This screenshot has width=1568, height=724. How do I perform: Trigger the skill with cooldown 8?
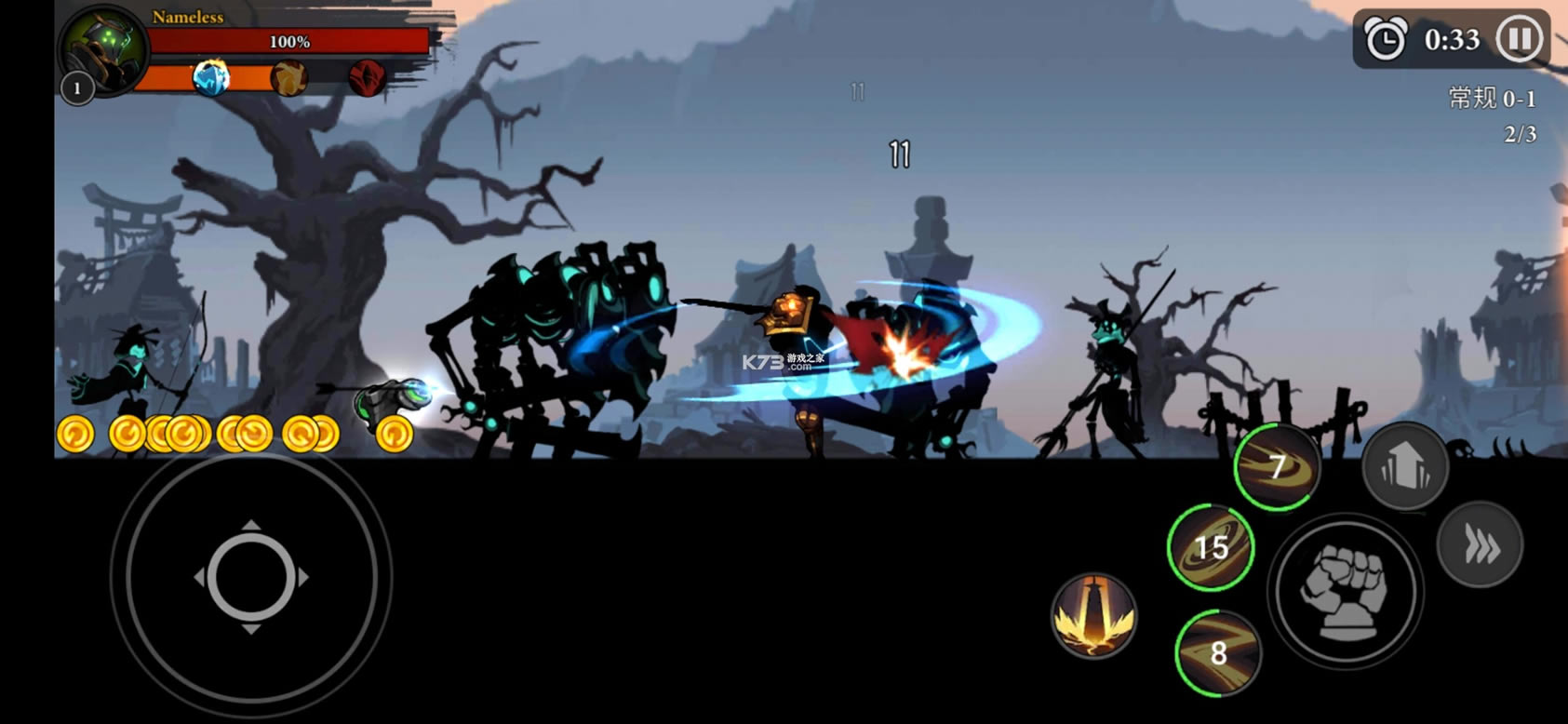(x=1217, y=652)
